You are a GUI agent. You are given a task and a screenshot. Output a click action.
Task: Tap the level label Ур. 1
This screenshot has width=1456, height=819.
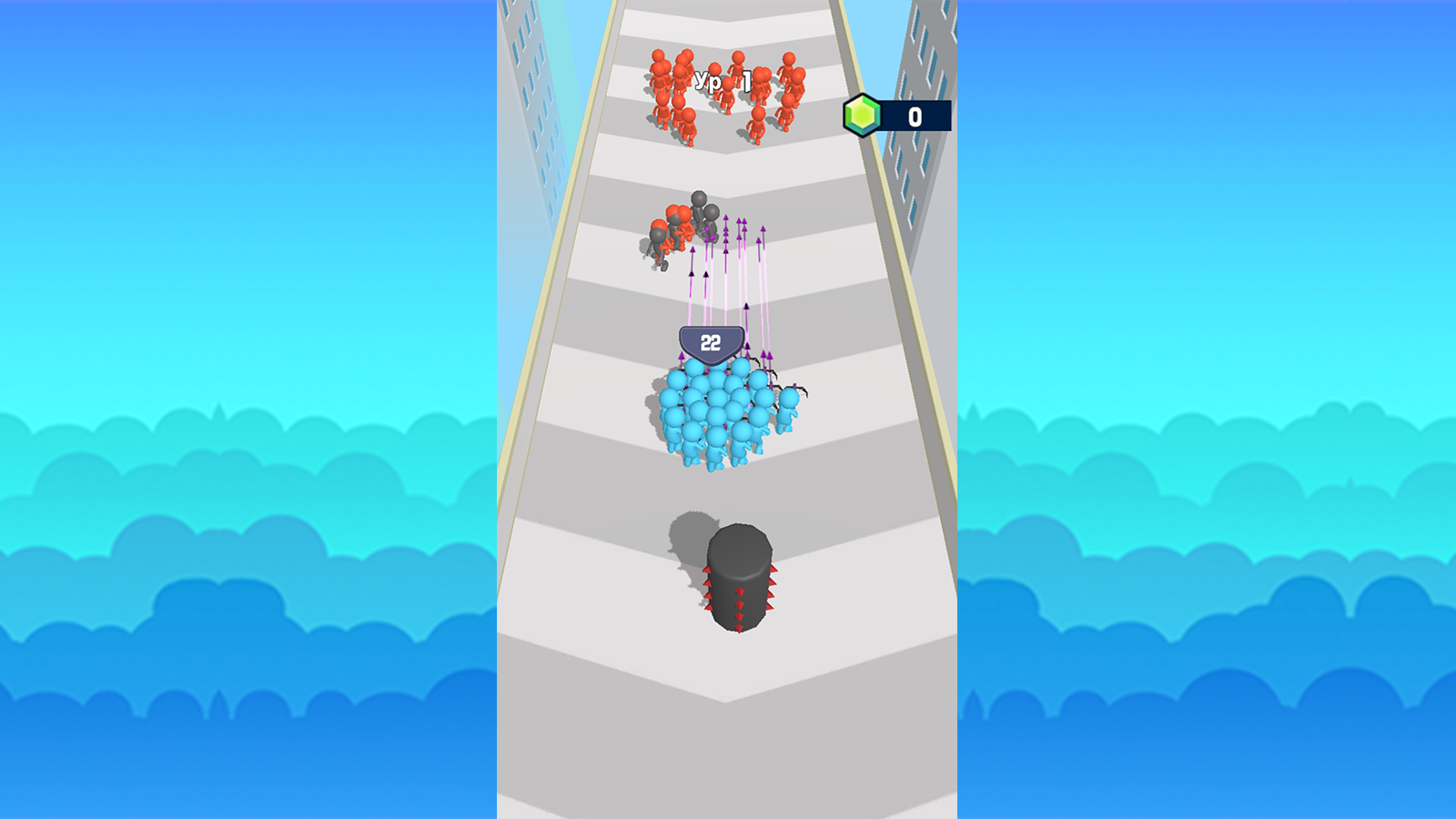721,80
